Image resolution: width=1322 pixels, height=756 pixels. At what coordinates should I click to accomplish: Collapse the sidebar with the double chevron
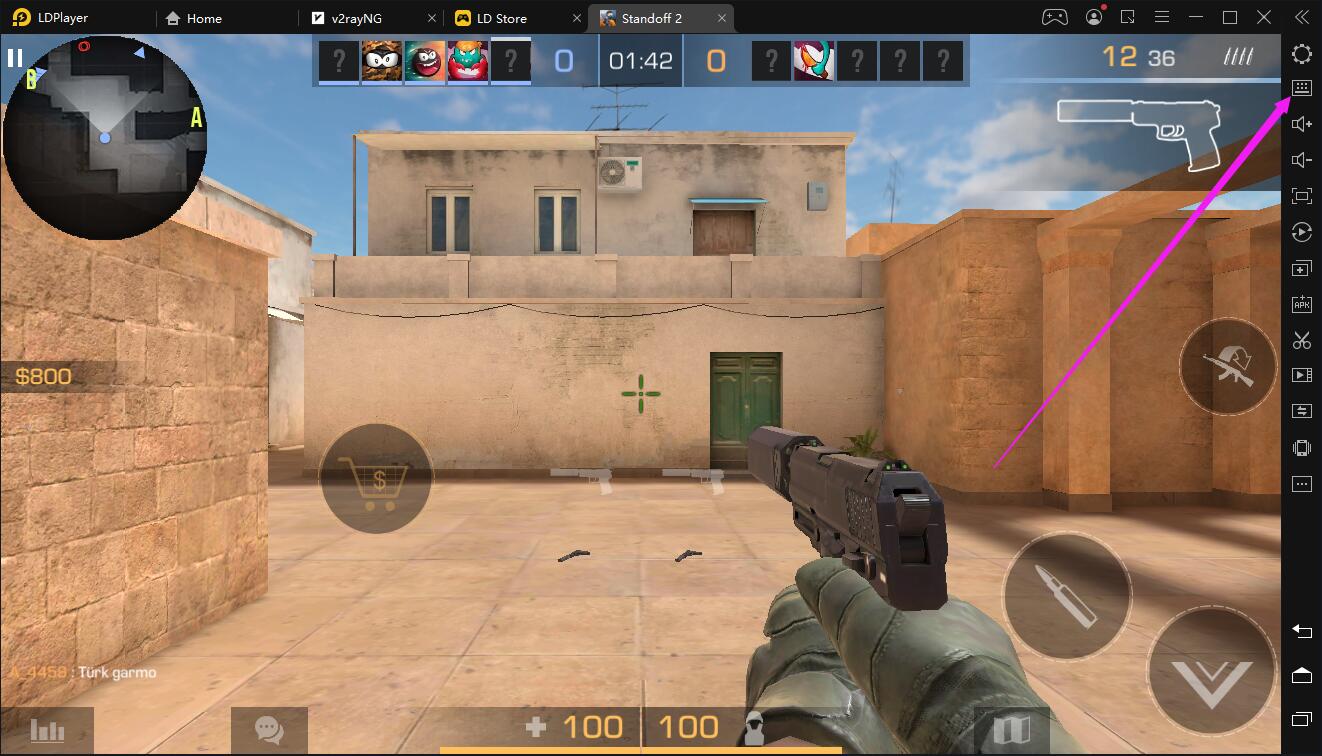coord(1301,17)
